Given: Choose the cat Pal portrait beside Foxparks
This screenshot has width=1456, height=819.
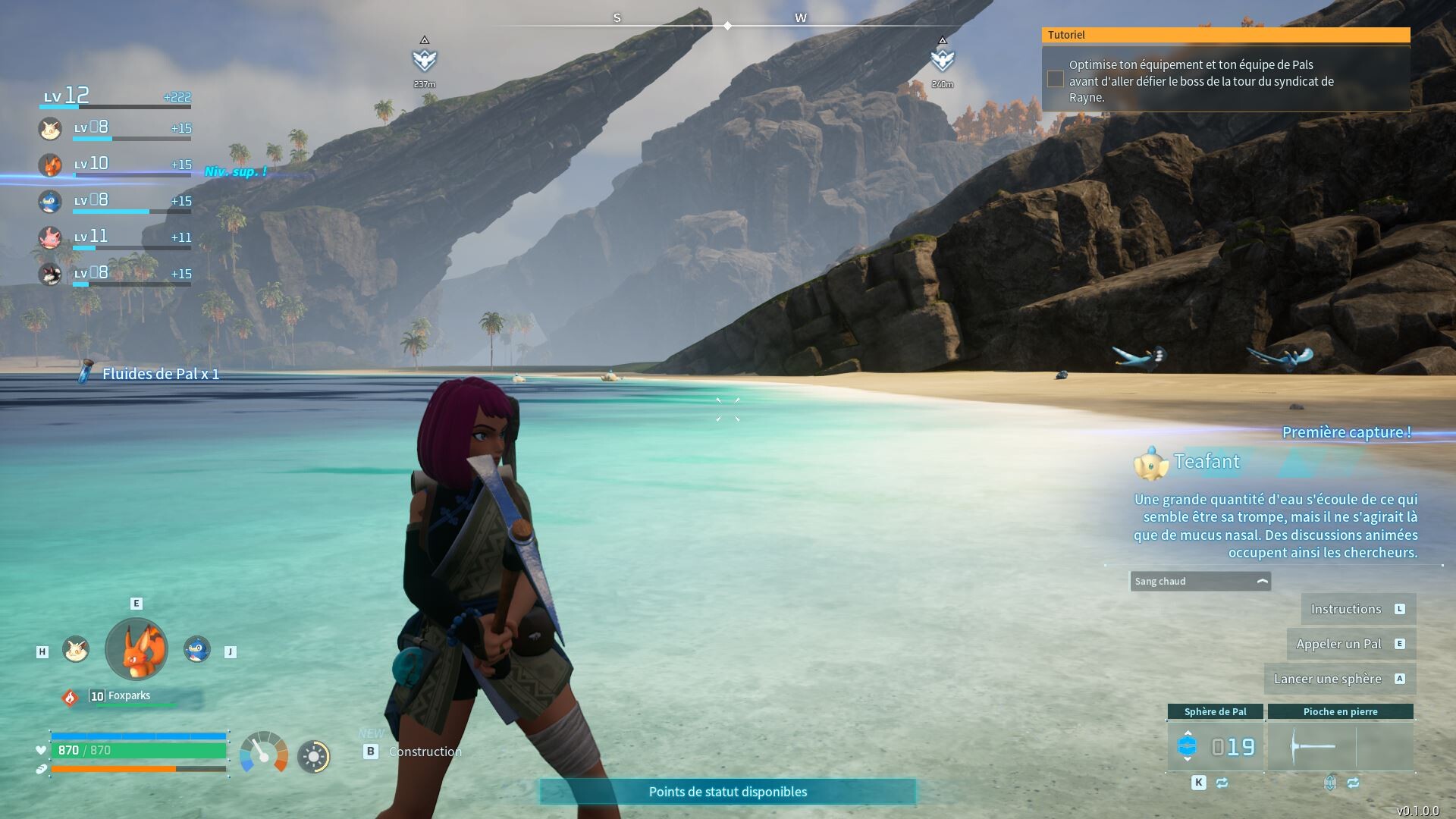Looking at the screenshot, I should pos(76,649).
